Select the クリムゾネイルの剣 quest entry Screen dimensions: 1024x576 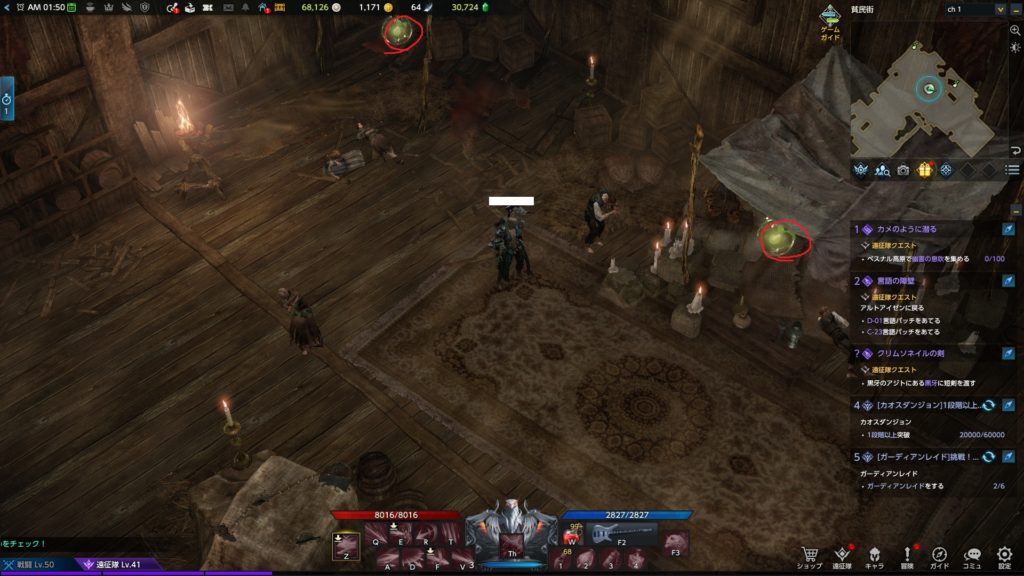(912, 353)
